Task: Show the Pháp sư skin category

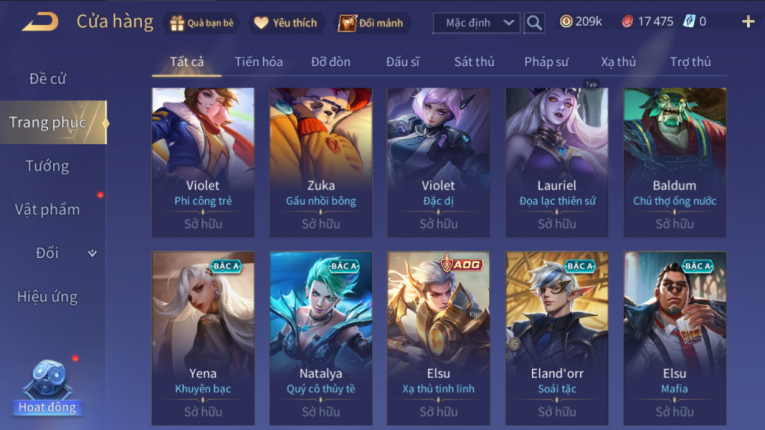Action: [x=546, y=62]
